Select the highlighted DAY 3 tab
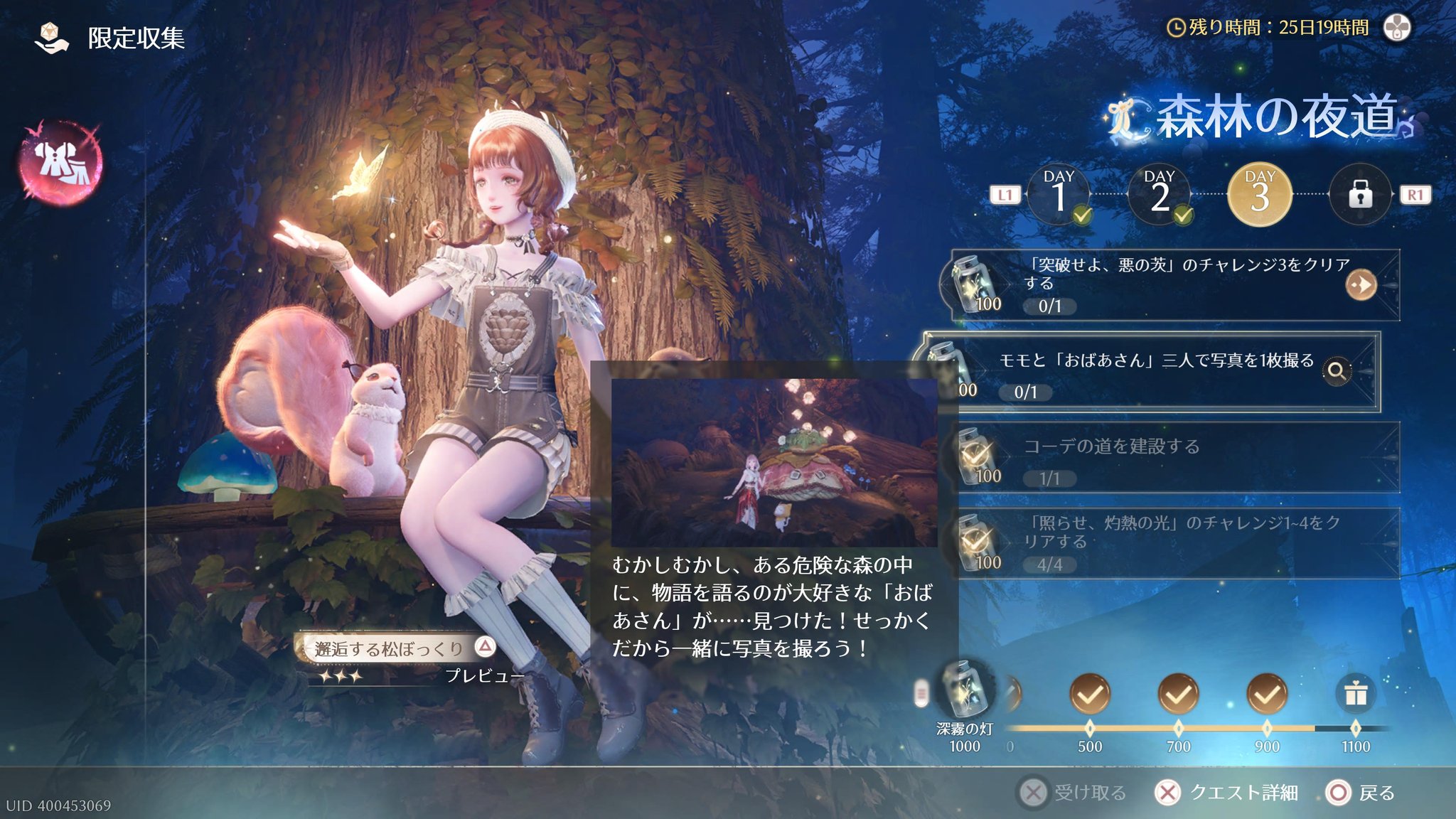Viewport: 1456px width, 819px height. pyautogui.click(x=1260, y=195)
